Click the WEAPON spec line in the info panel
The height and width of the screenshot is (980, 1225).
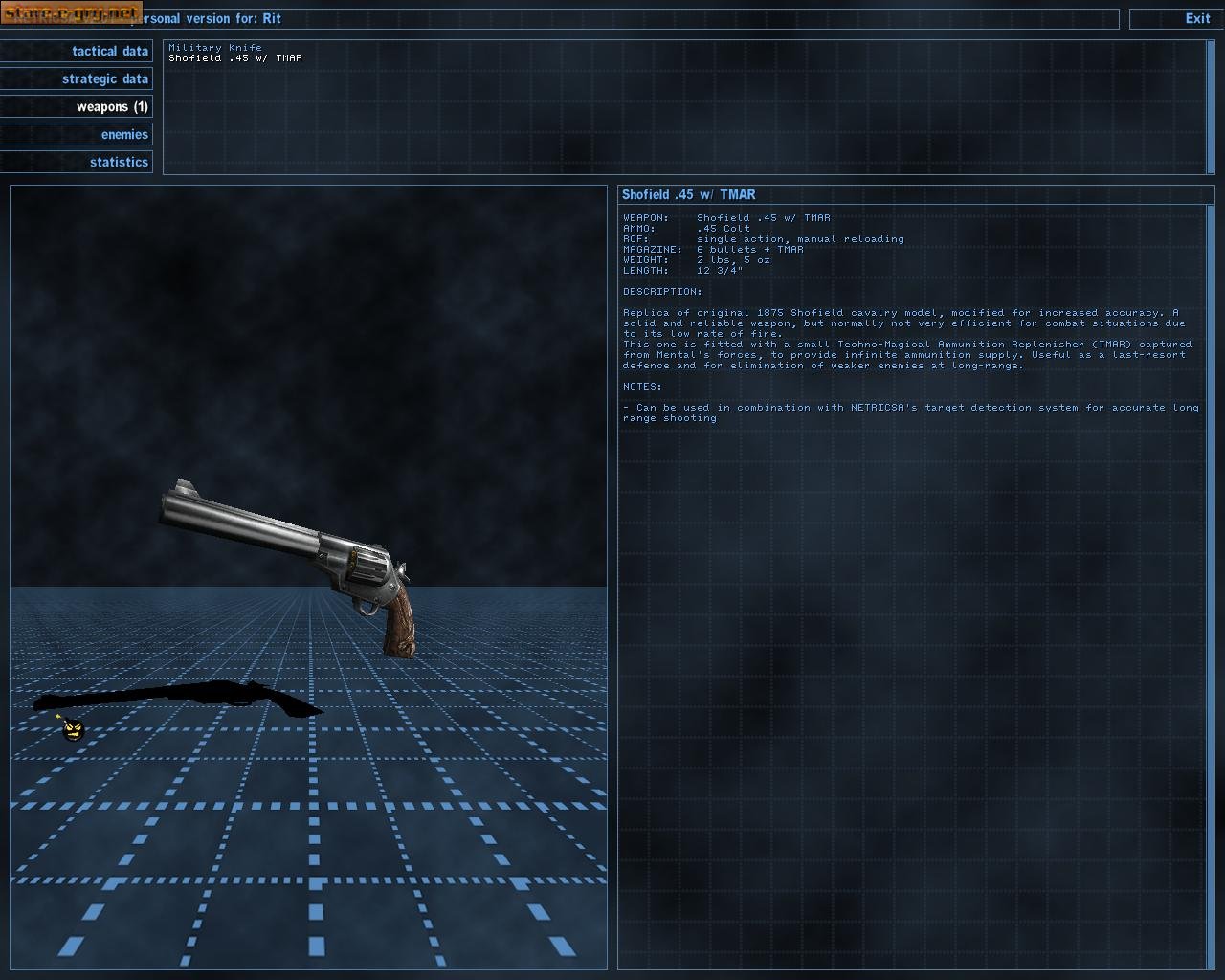[x=727, y=217]
